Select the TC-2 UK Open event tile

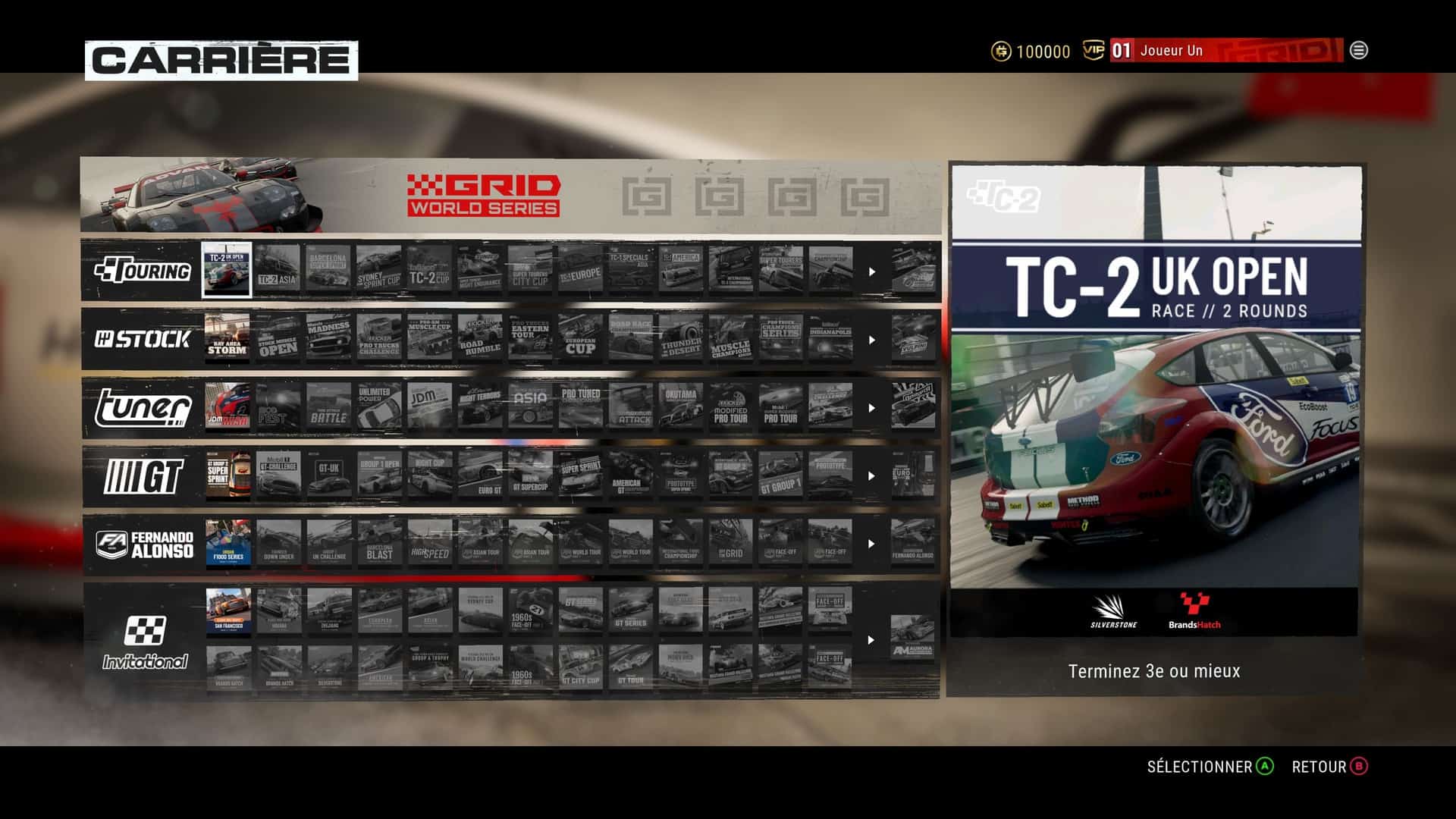227,270
